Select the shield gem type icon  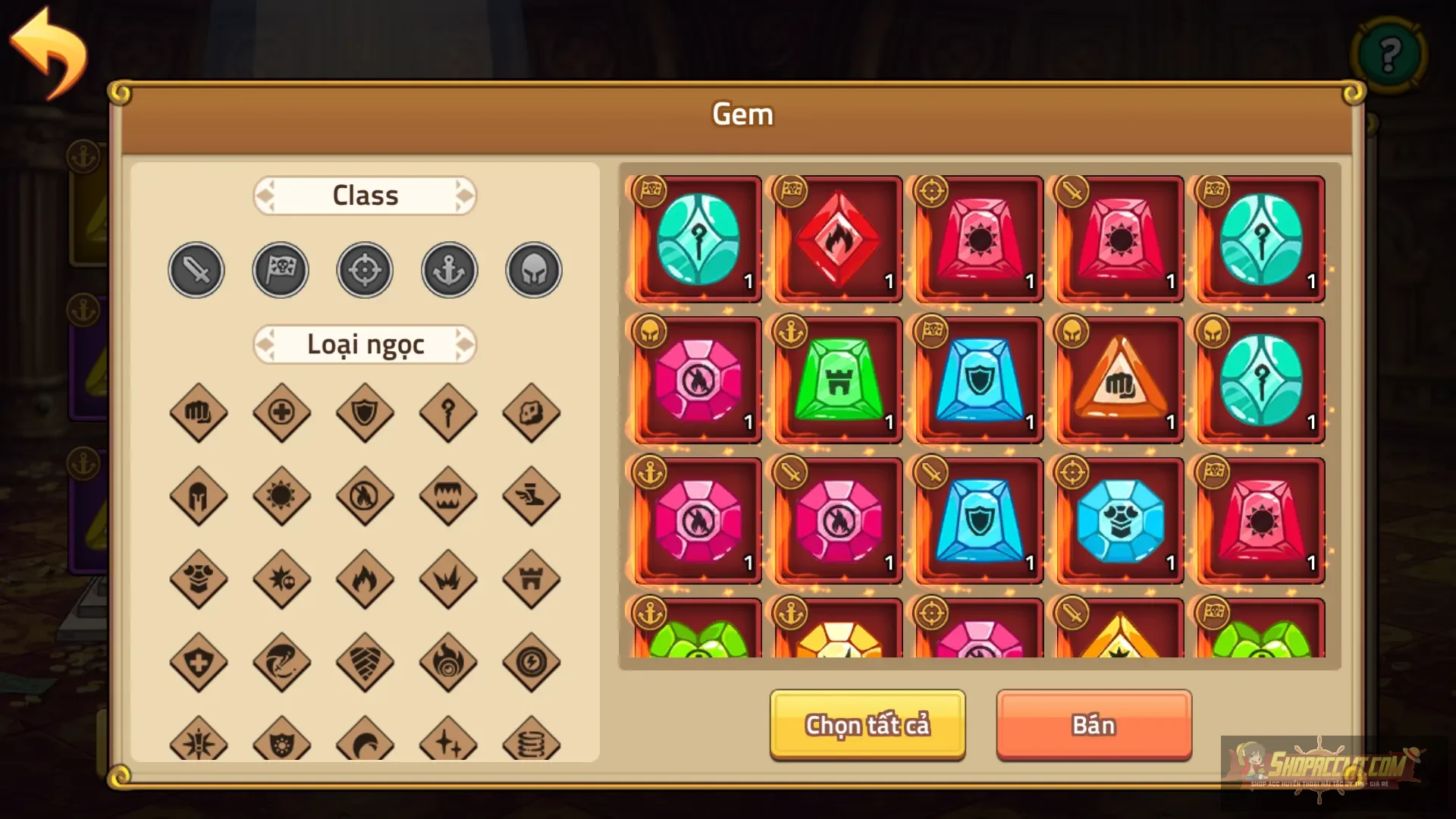(x=365, y=413)
